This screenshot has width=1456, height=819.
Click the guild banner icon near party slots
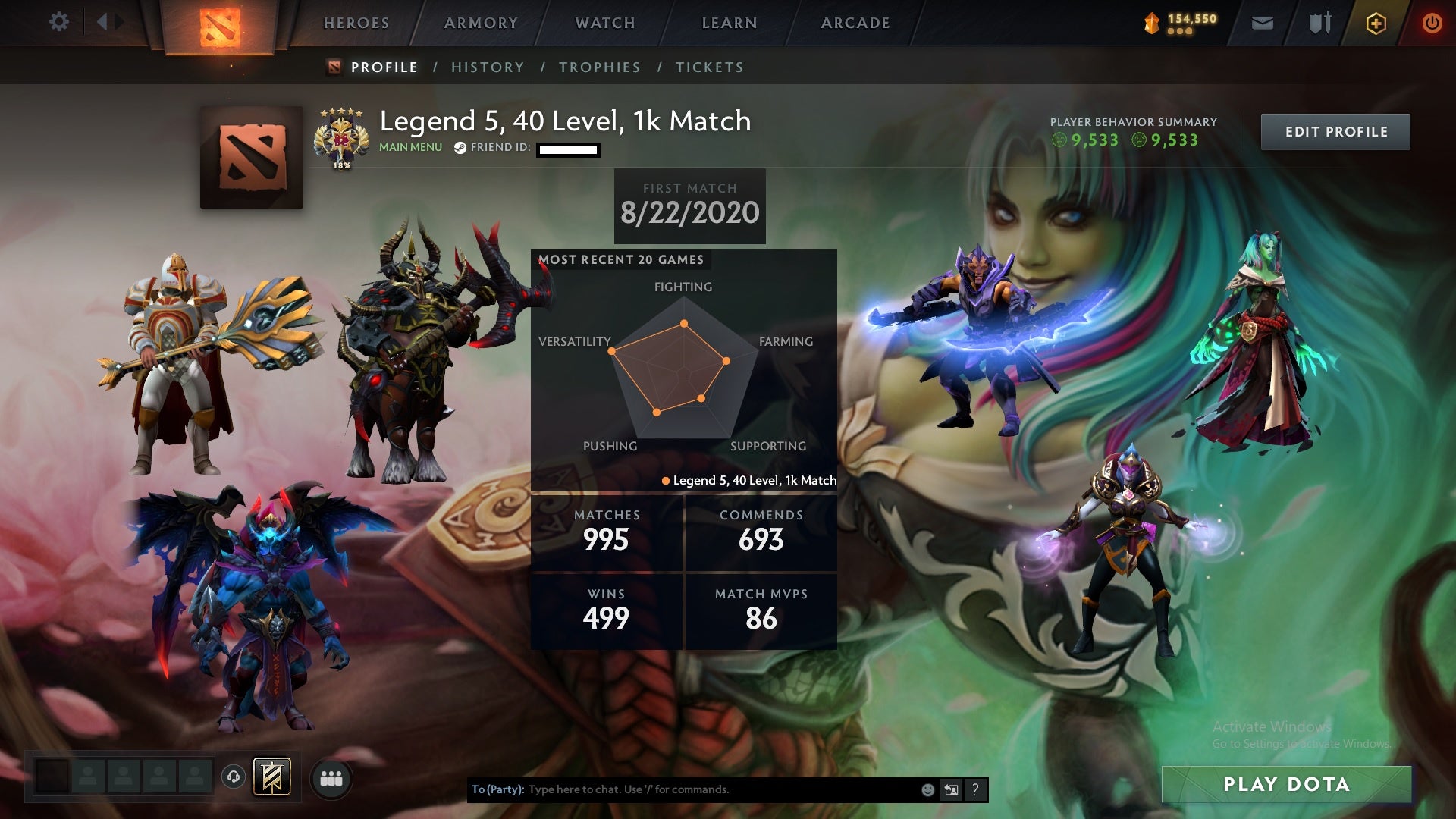coord(273,776)
